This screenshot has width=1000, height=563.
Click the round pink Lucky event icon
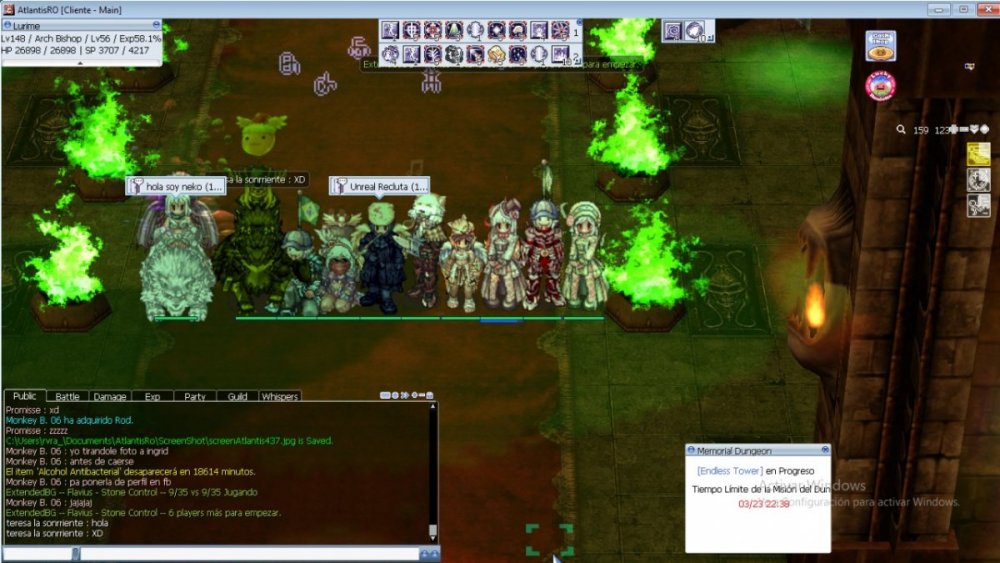[x=880, y=86]
